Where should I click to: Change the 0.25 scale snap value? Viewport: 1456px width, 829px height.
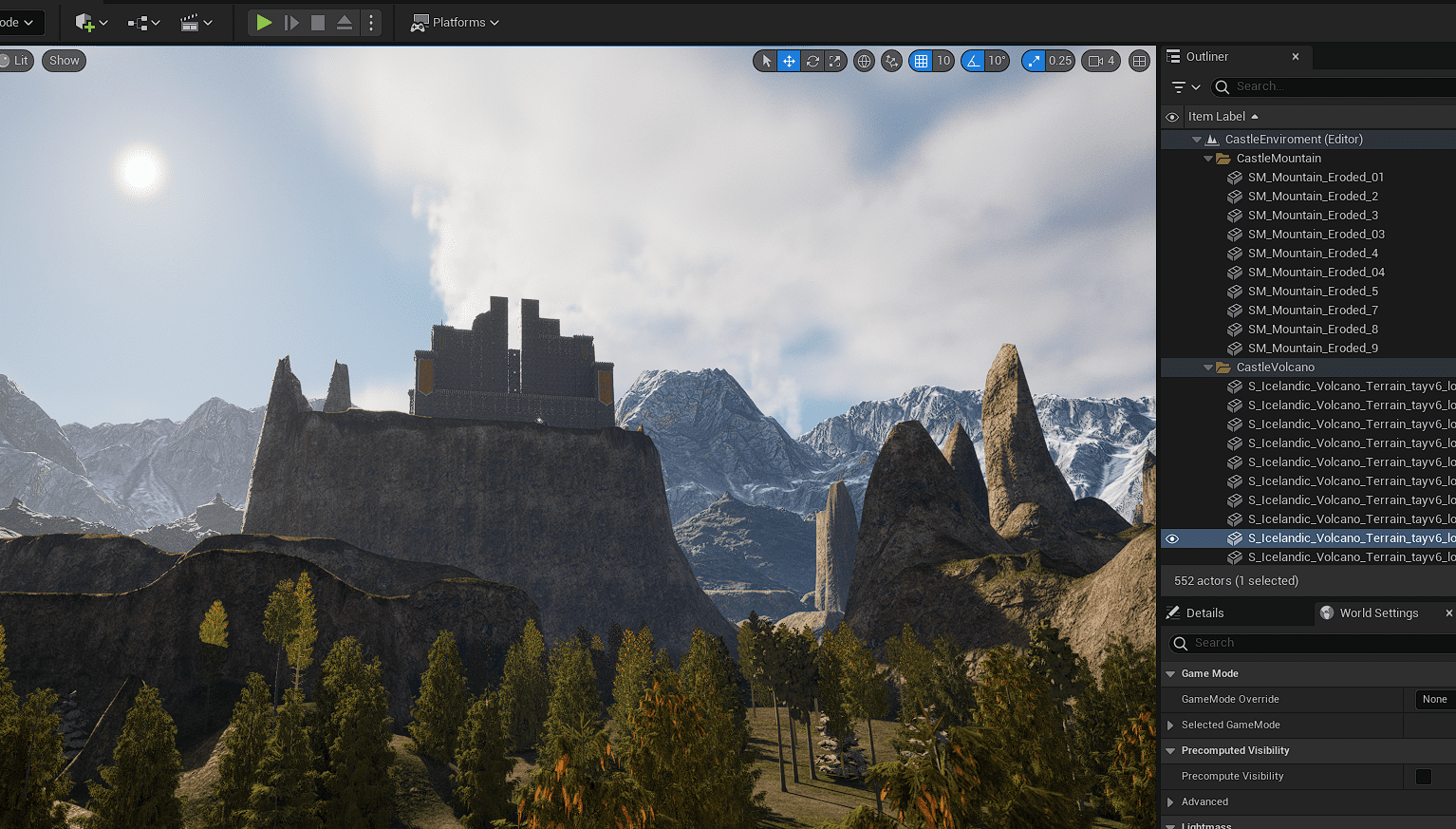tap(1059, 61)
